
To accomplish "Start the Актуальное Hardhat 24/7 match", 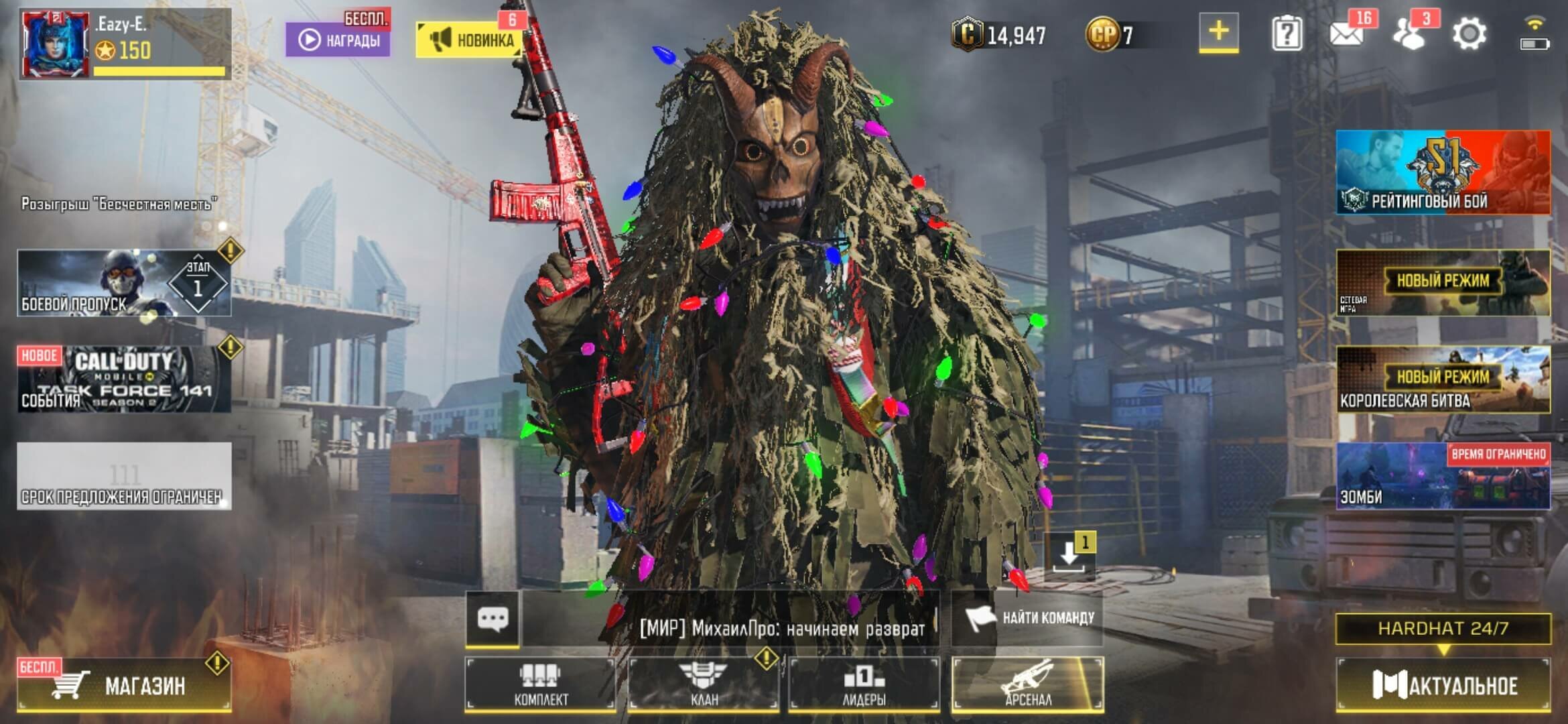I will click(1443, 684).
